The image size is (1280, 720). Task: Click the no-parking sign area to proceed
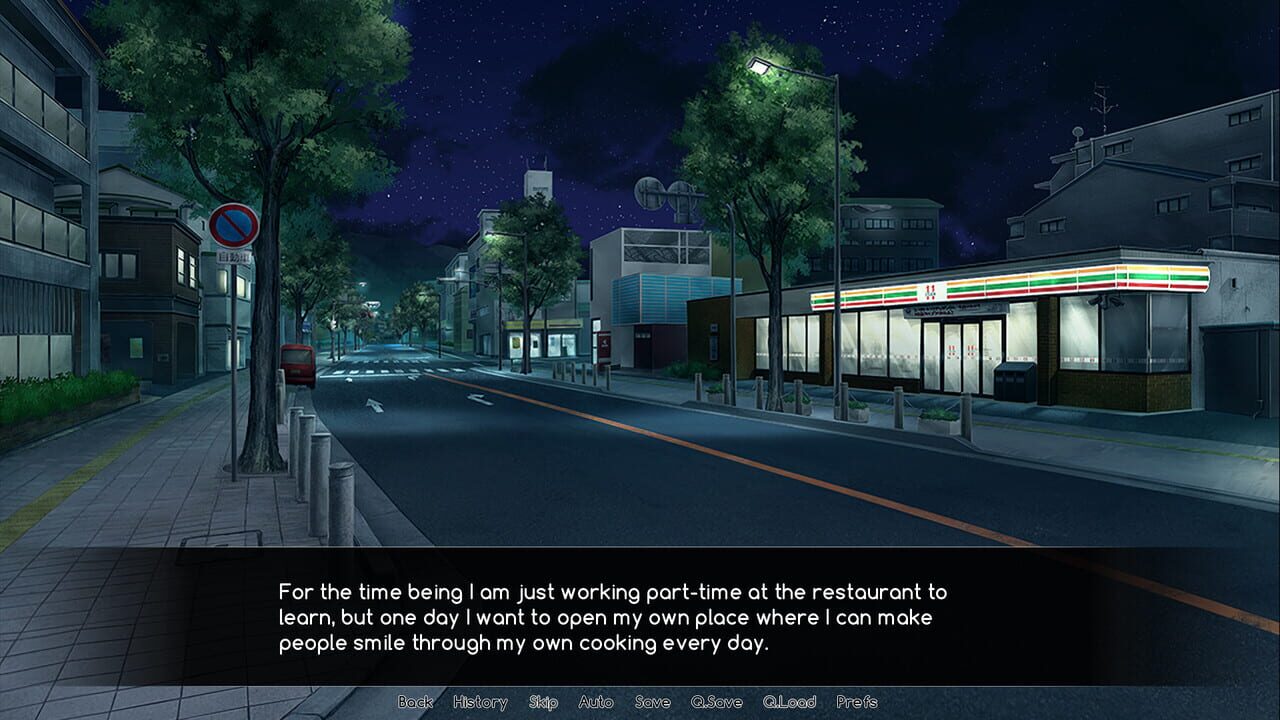tap(232, 225)
